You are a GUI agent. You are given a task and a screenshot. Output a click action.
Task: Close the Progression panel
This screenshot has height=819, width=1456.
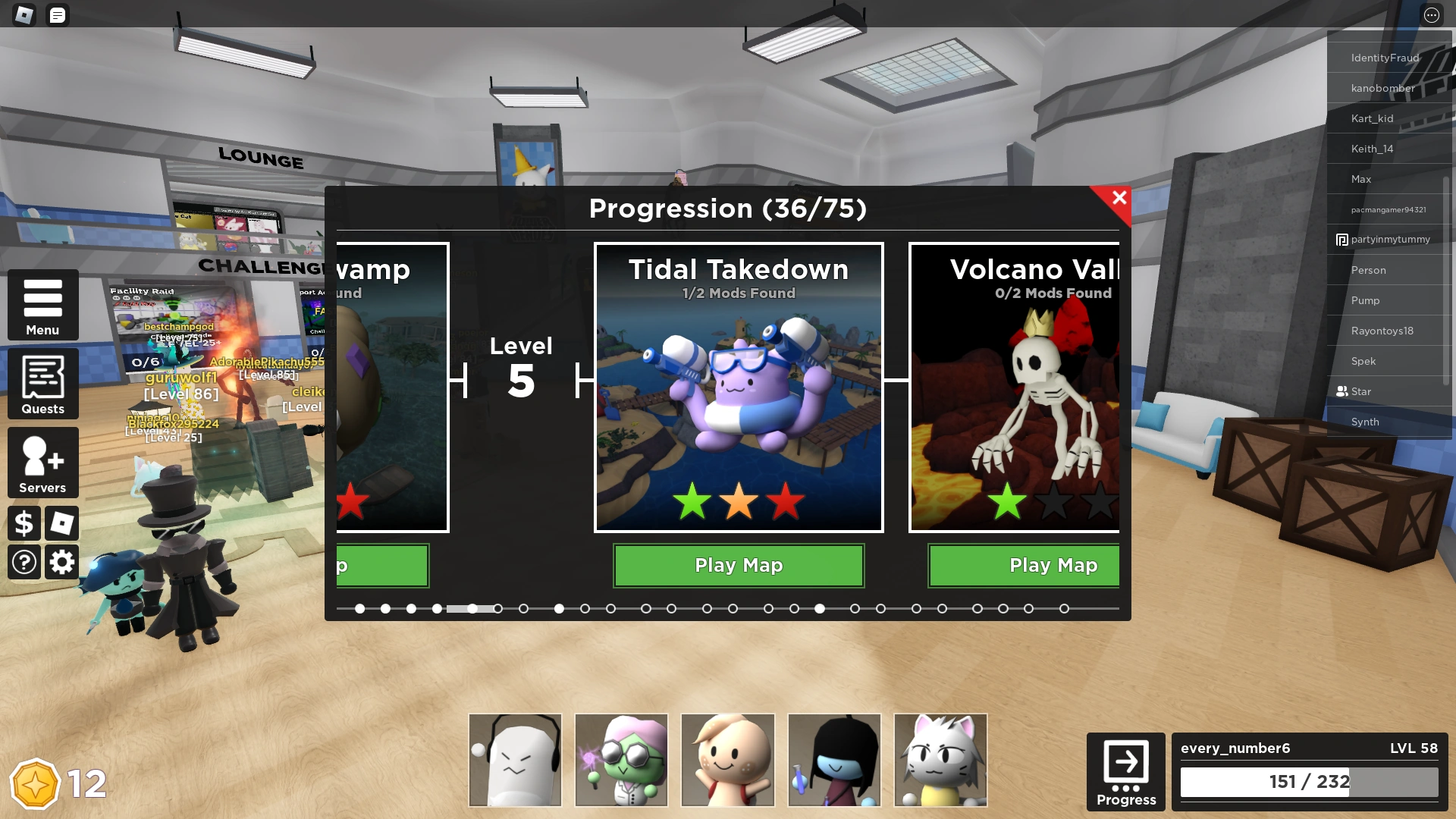(1119, 198)
